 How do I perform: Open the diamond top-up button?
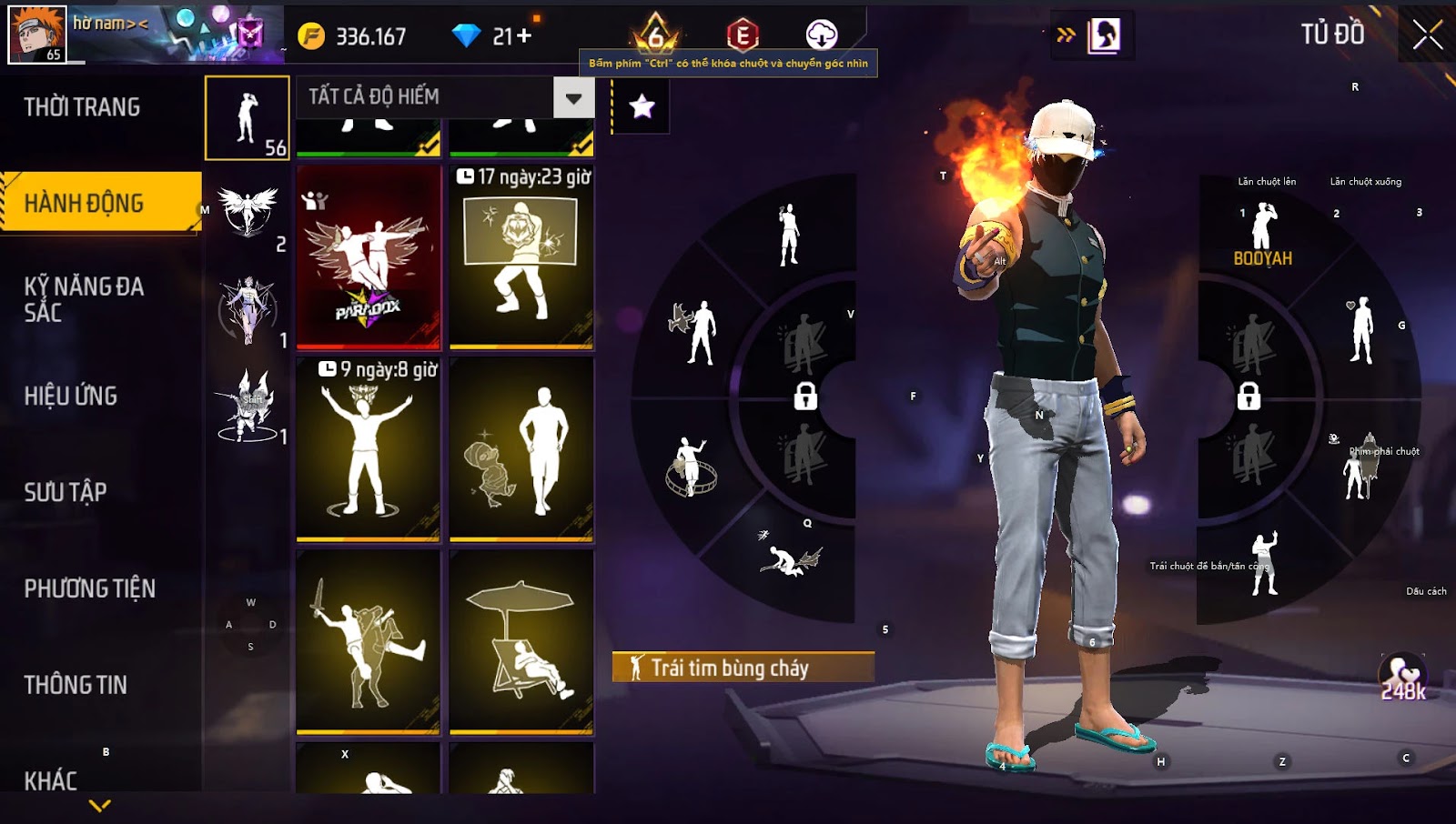(x=511, y=36)
